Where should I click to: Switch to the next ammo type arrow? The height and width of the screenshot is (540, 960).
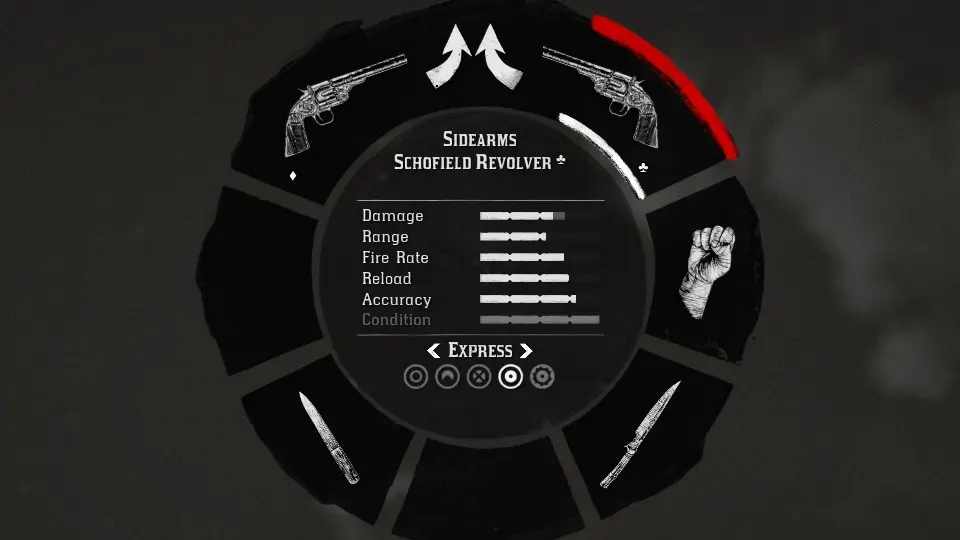click(526, 351)
